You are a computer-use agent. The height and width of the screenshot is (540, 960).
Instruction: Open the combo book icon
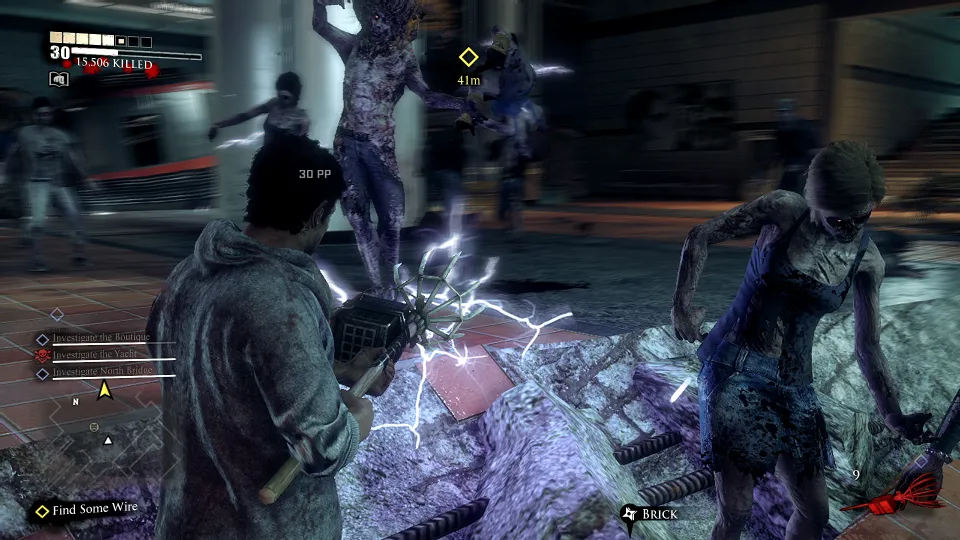[x=58, y=79]
